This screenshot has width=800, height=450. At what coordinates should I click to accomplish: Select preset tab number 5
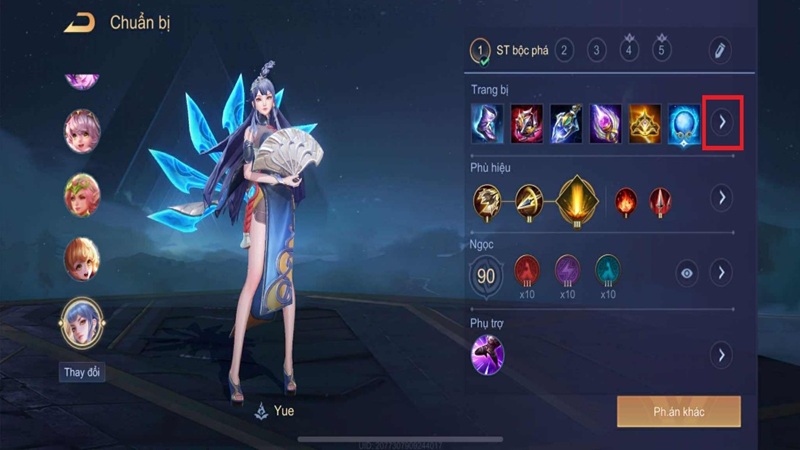tap(661, 49)
